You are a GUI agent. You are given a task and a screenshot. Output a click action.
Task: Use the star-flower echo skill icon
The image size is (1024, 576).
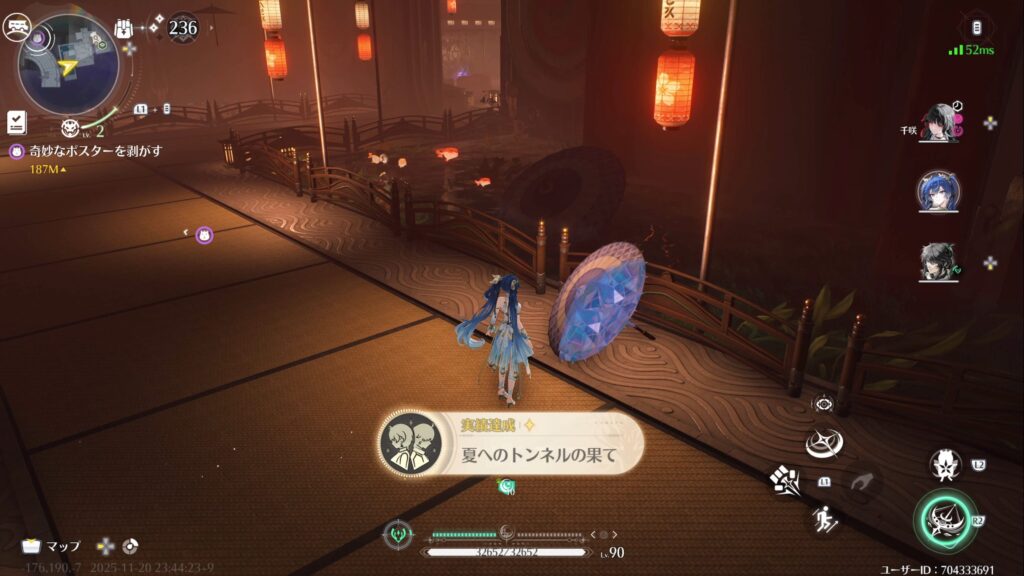click(945, 464)
